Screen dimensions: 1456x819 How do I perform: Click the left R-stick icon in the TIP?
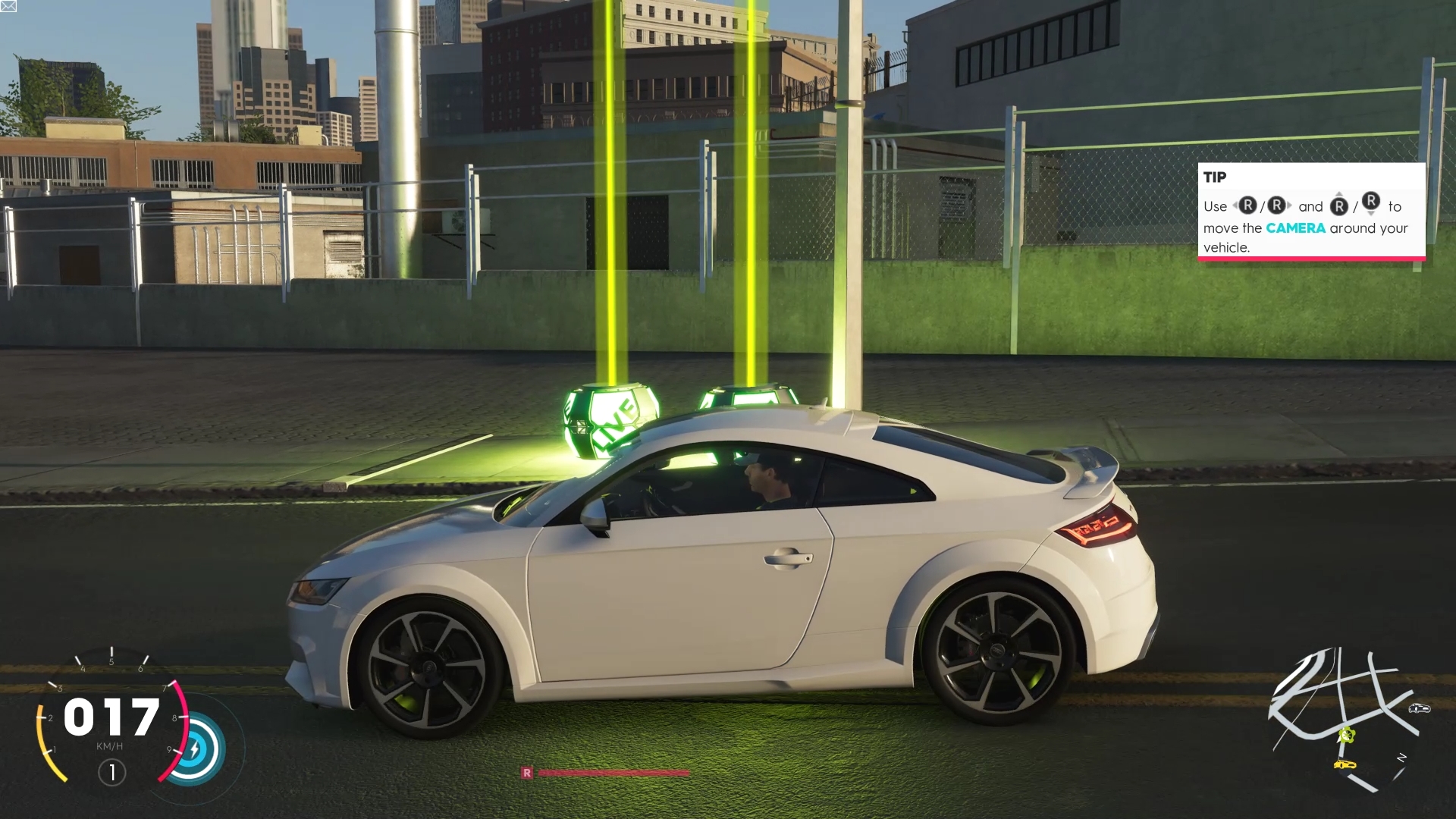click(1248, 206)
